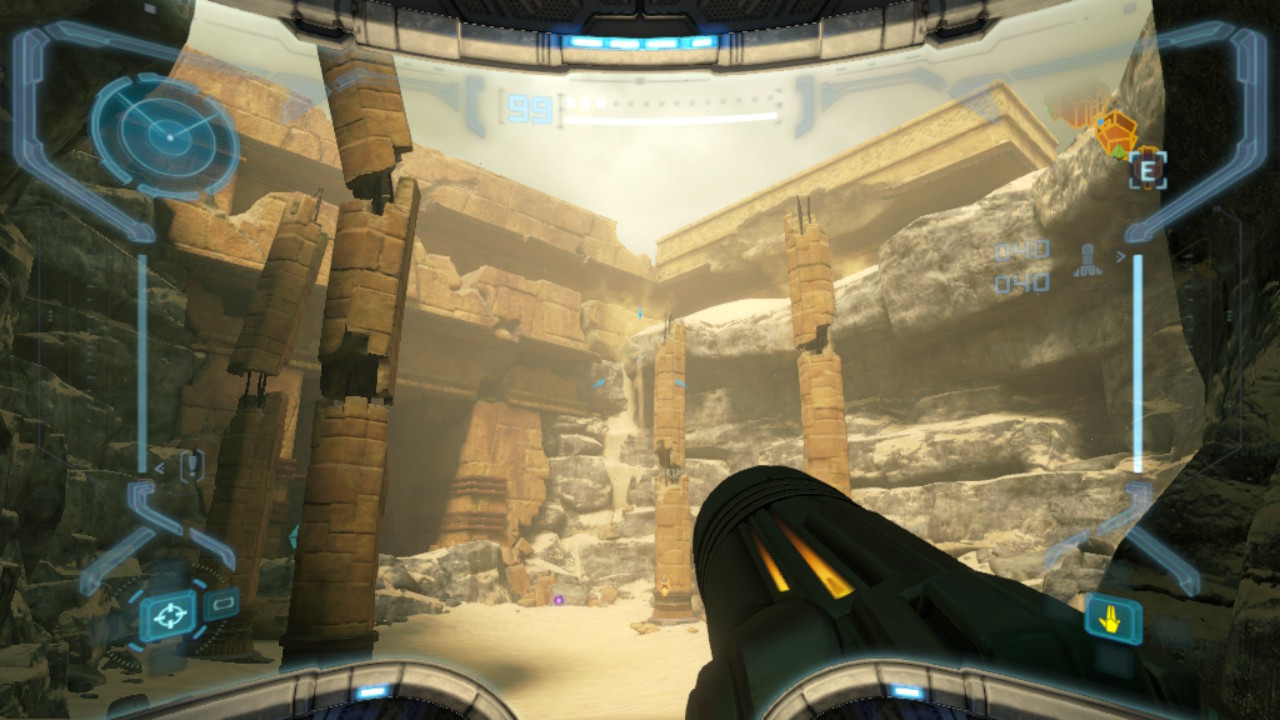
Task: Click the exclamation alert indicator on left HUD
Action: pos(191,465)
